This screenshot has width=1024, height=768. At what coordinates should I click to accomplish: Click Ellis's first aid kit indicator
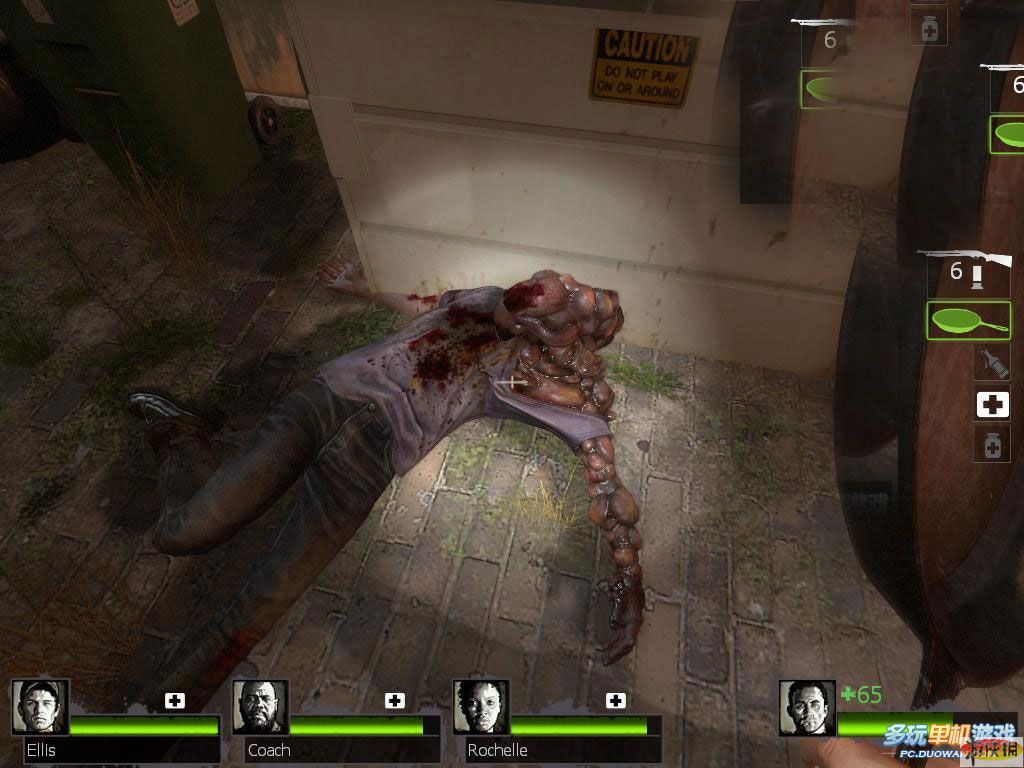coord(175,700)
